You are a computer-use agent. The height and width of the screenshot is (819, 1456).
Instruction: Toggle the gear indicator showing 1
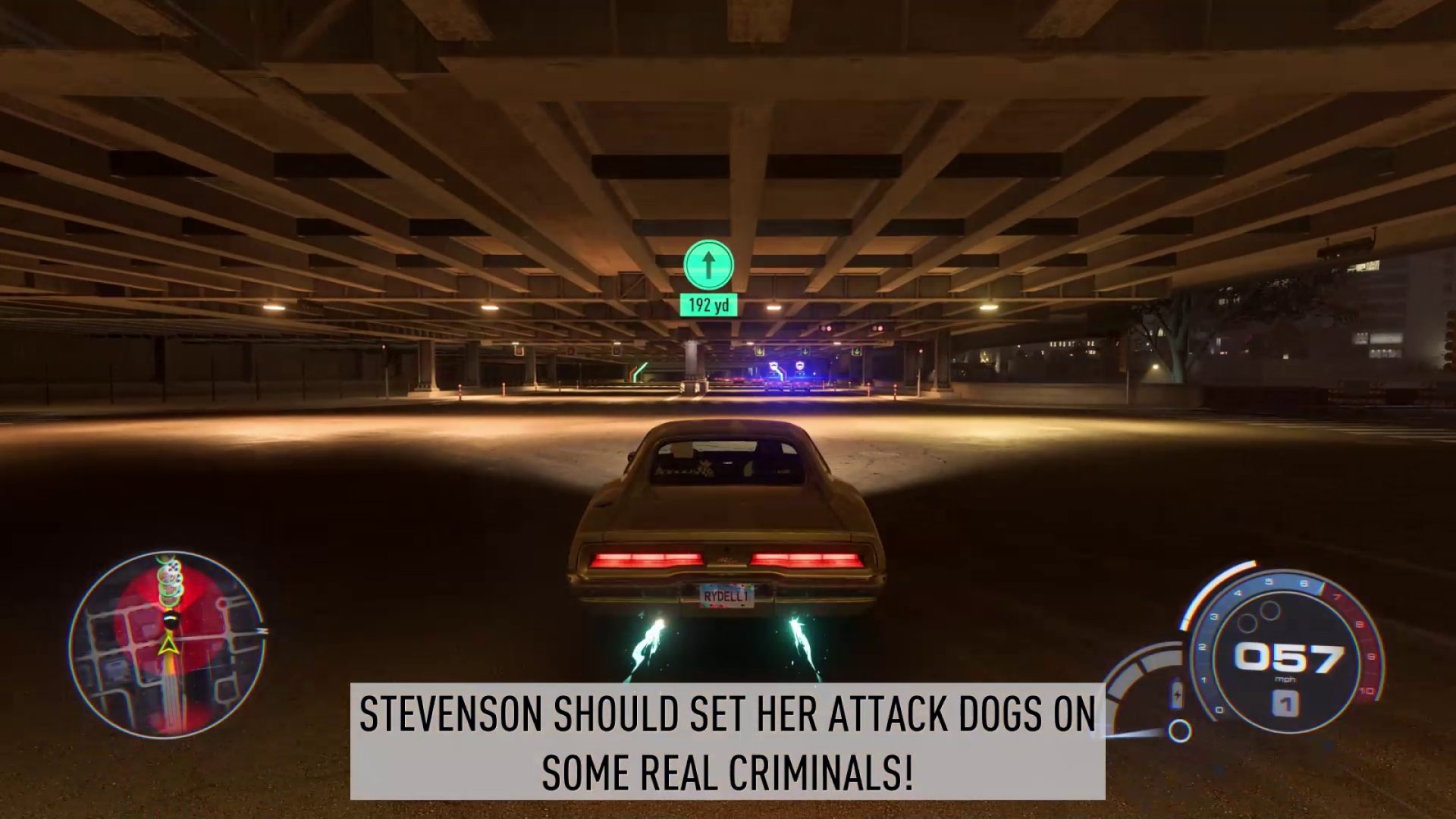point(1285,704)
